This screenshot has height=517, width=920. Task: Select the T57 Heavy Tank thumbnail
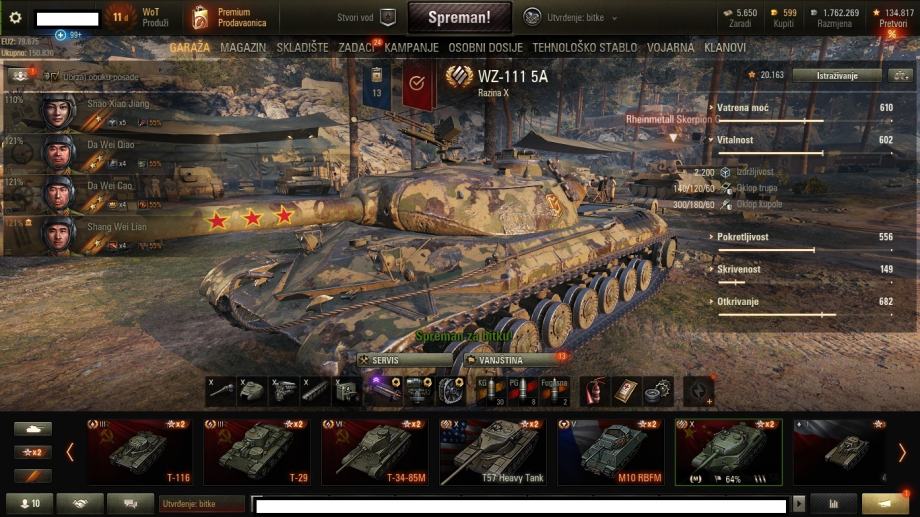pos(493,452)
